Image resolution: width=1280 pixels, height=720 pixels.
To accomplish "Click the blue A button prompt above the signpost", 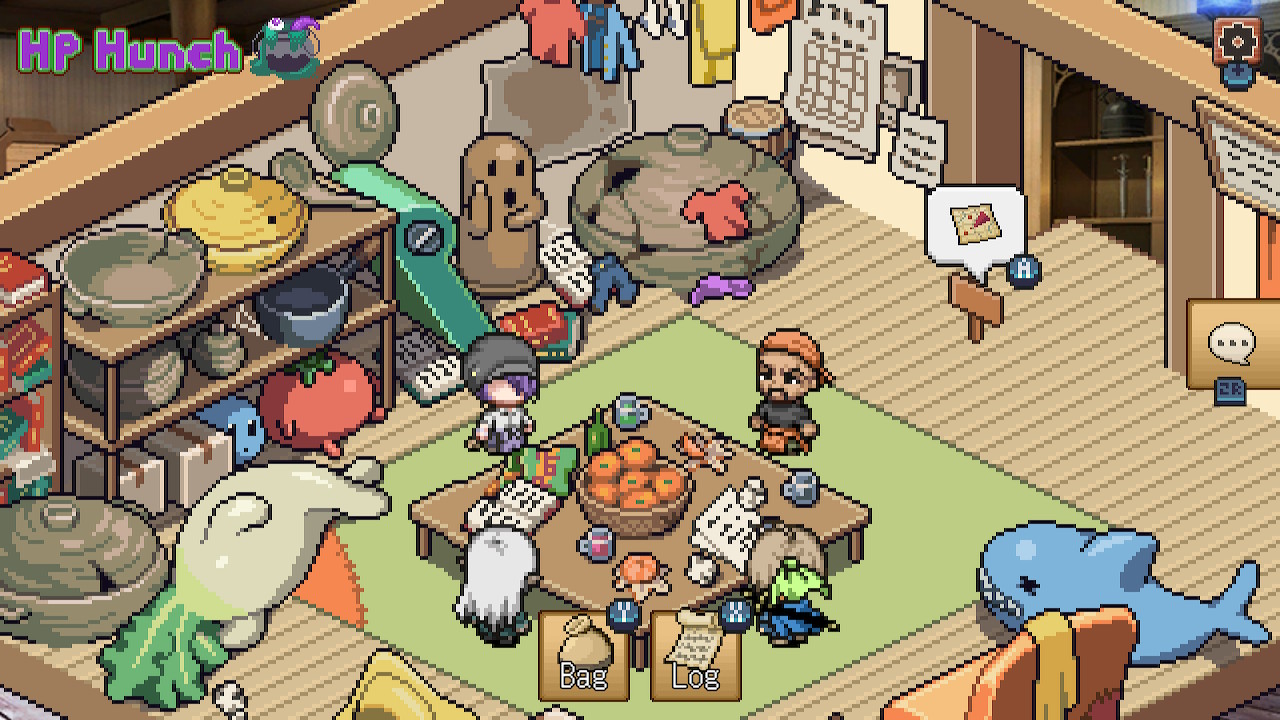I will tap(1024, 268).
